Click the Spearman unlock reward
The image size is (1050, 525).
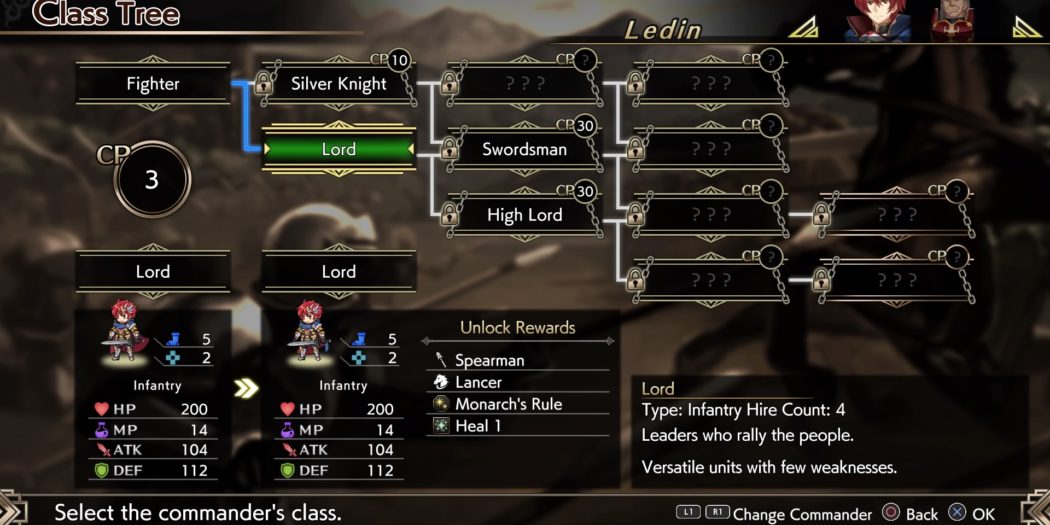point(489,360)
